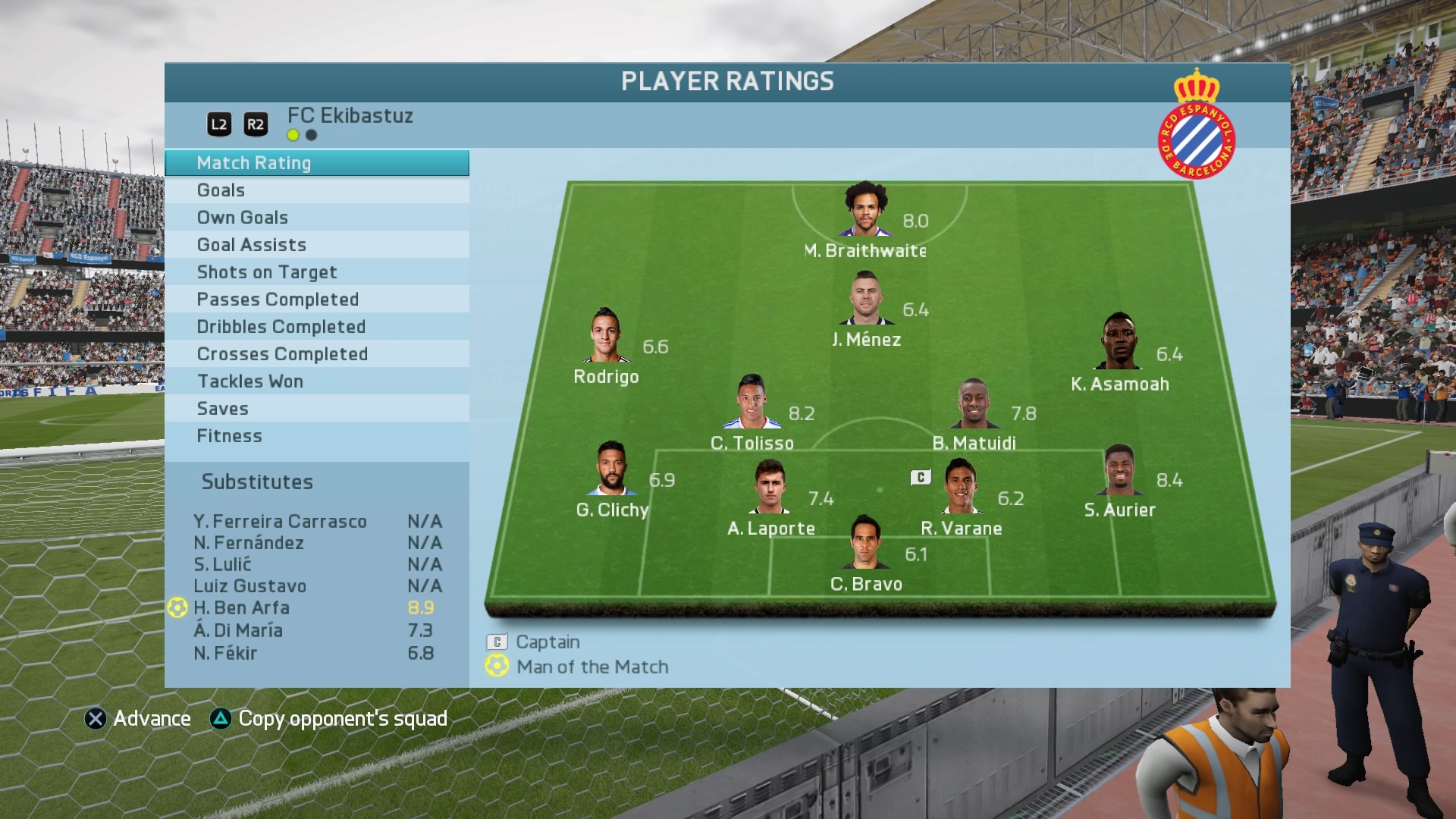The image size is (1456, 819).
Task: Select M. Braithwaite's player portrait
Action: (x=865, y=210)
